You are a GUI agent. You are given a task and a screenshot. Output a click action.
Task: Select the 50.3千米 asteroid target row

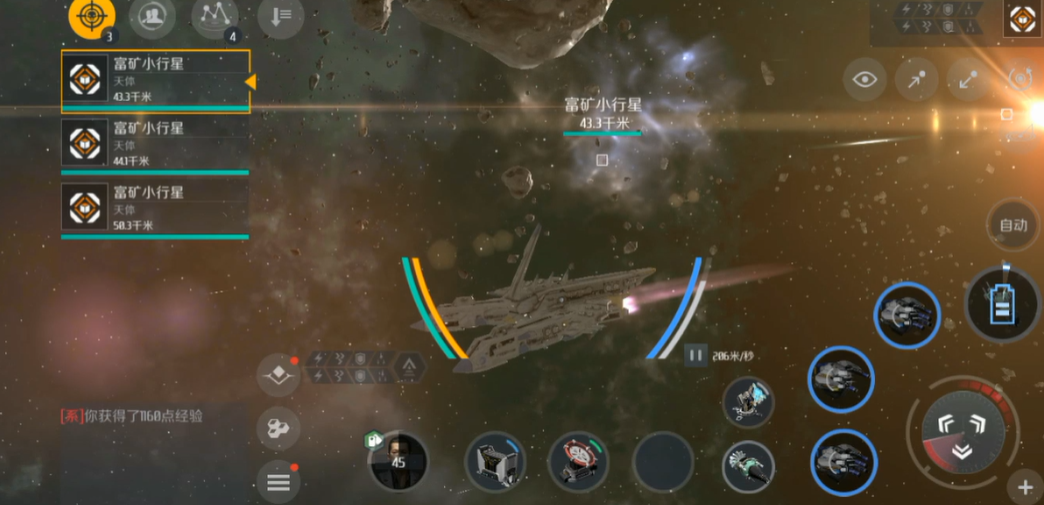pyautogui.click(x=155, y=208)
